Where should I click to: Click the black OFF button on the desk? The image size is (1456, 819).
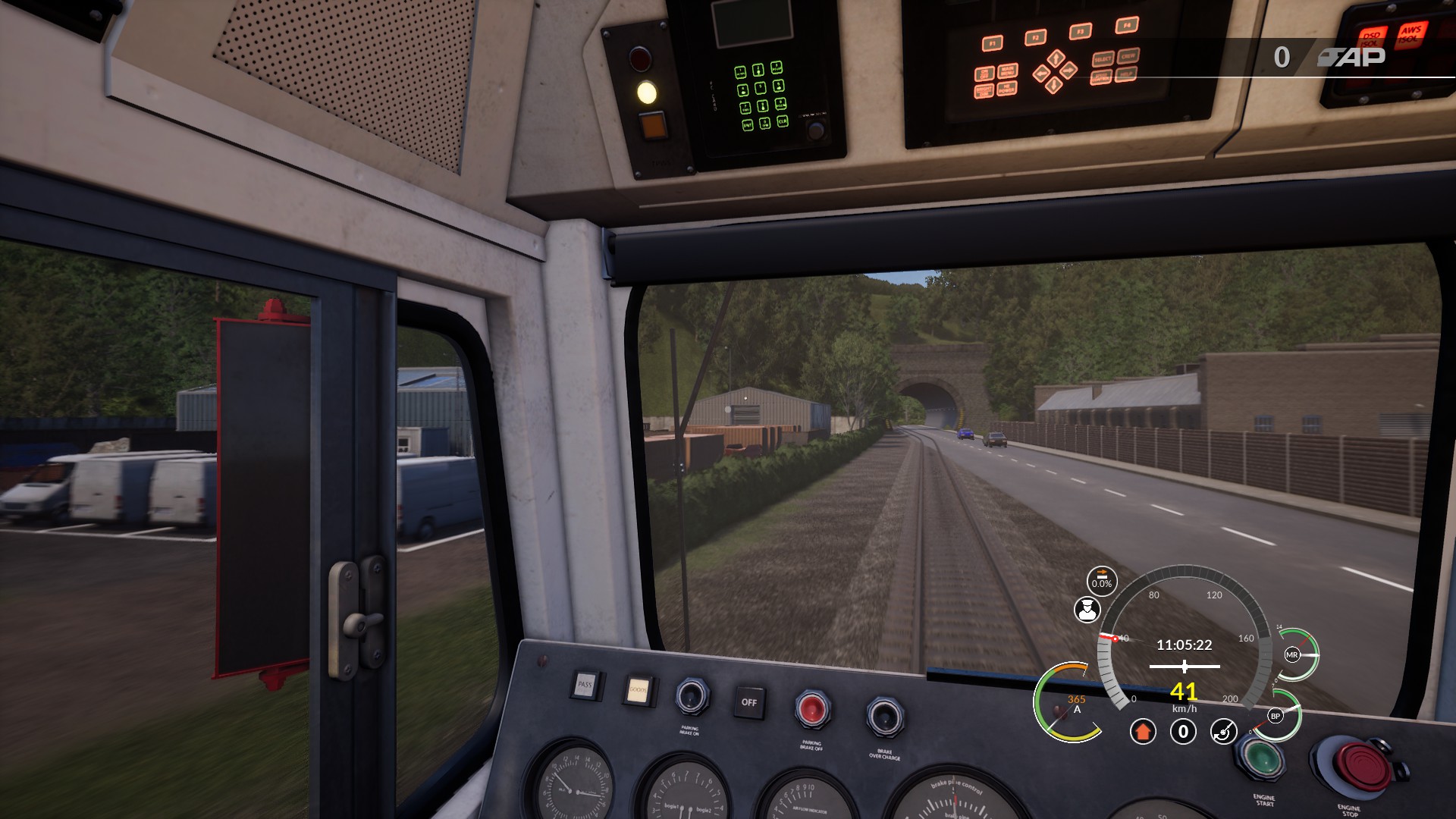click(748, 702)
